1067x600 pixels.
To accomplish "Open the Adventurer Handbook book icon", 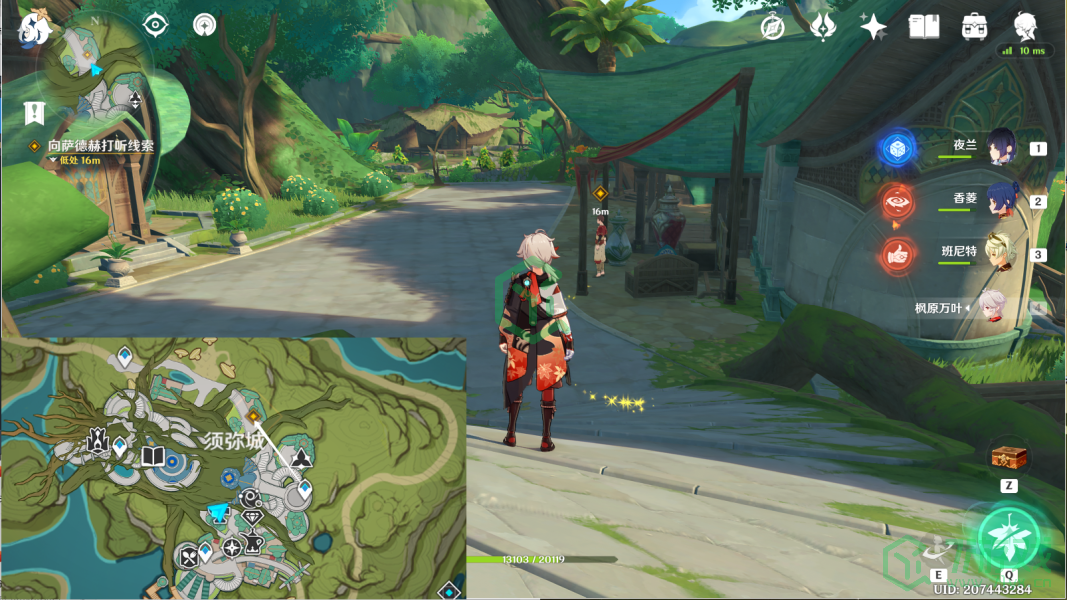I will click(x=923, y=27).
